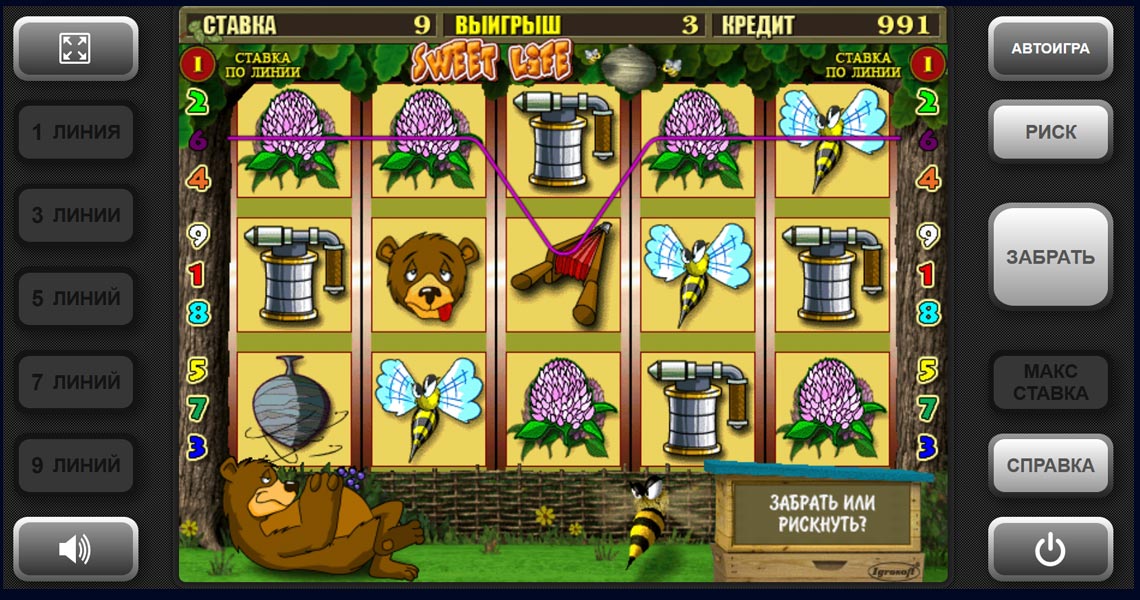
Task: Pick the 7 линий button
Action: click(x=75, y=382)
